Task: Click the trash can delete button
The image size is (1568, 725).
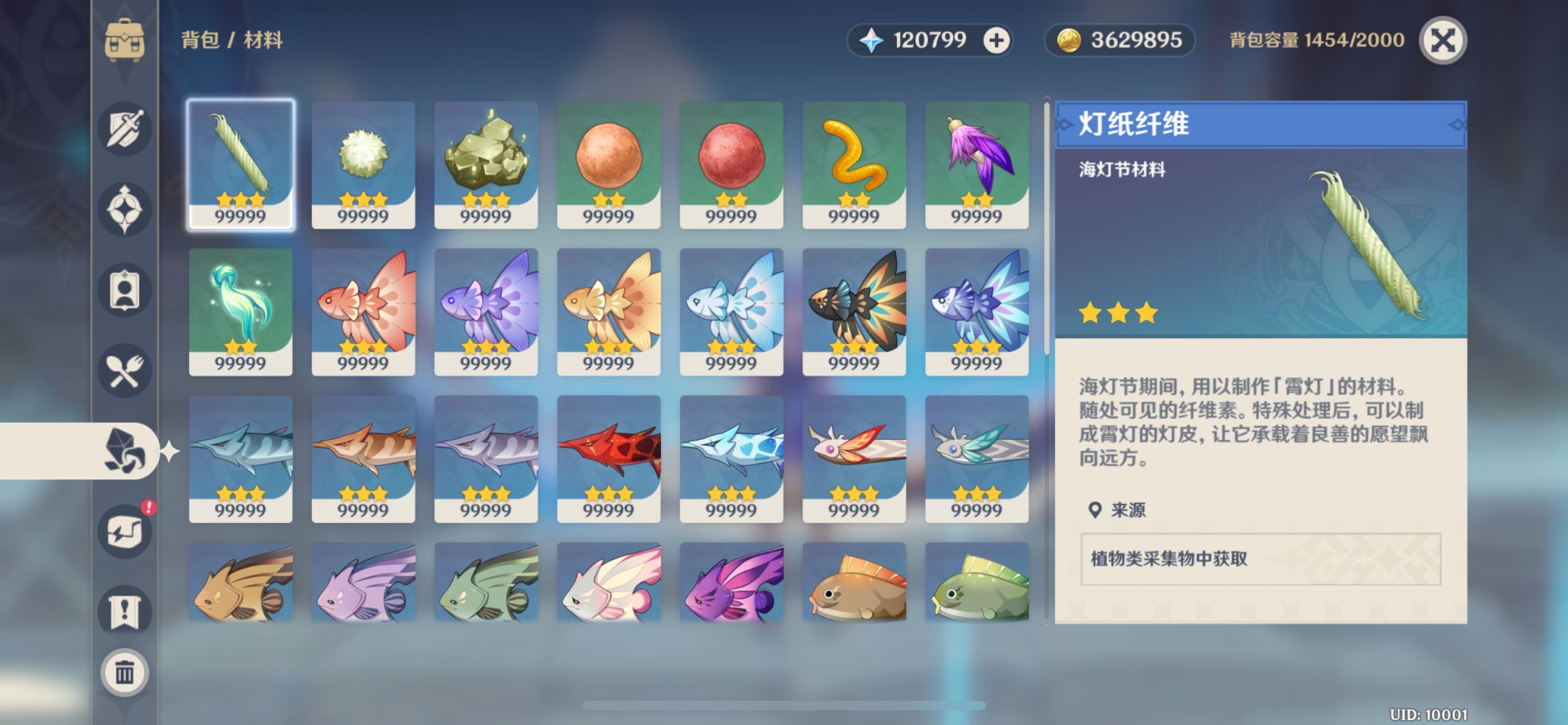Action: click(x=124, y=672)
